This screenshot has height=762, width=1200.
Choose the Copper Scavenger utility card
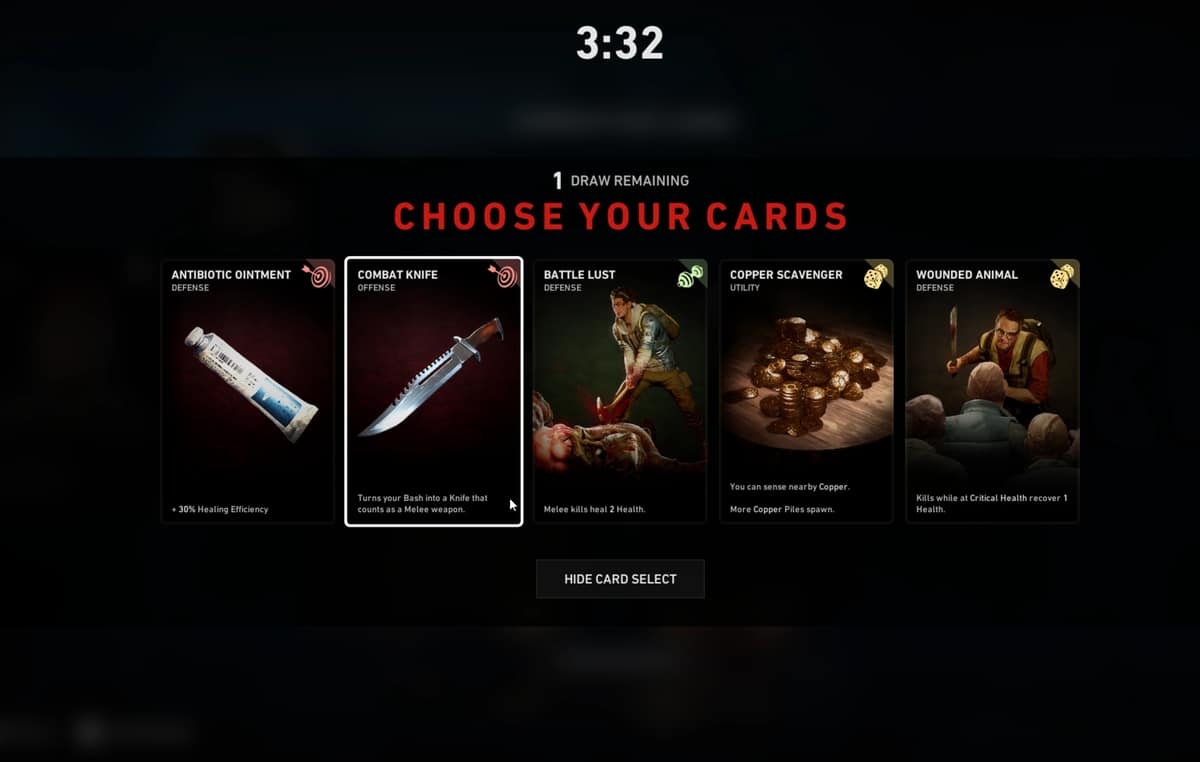click(806, 391)
